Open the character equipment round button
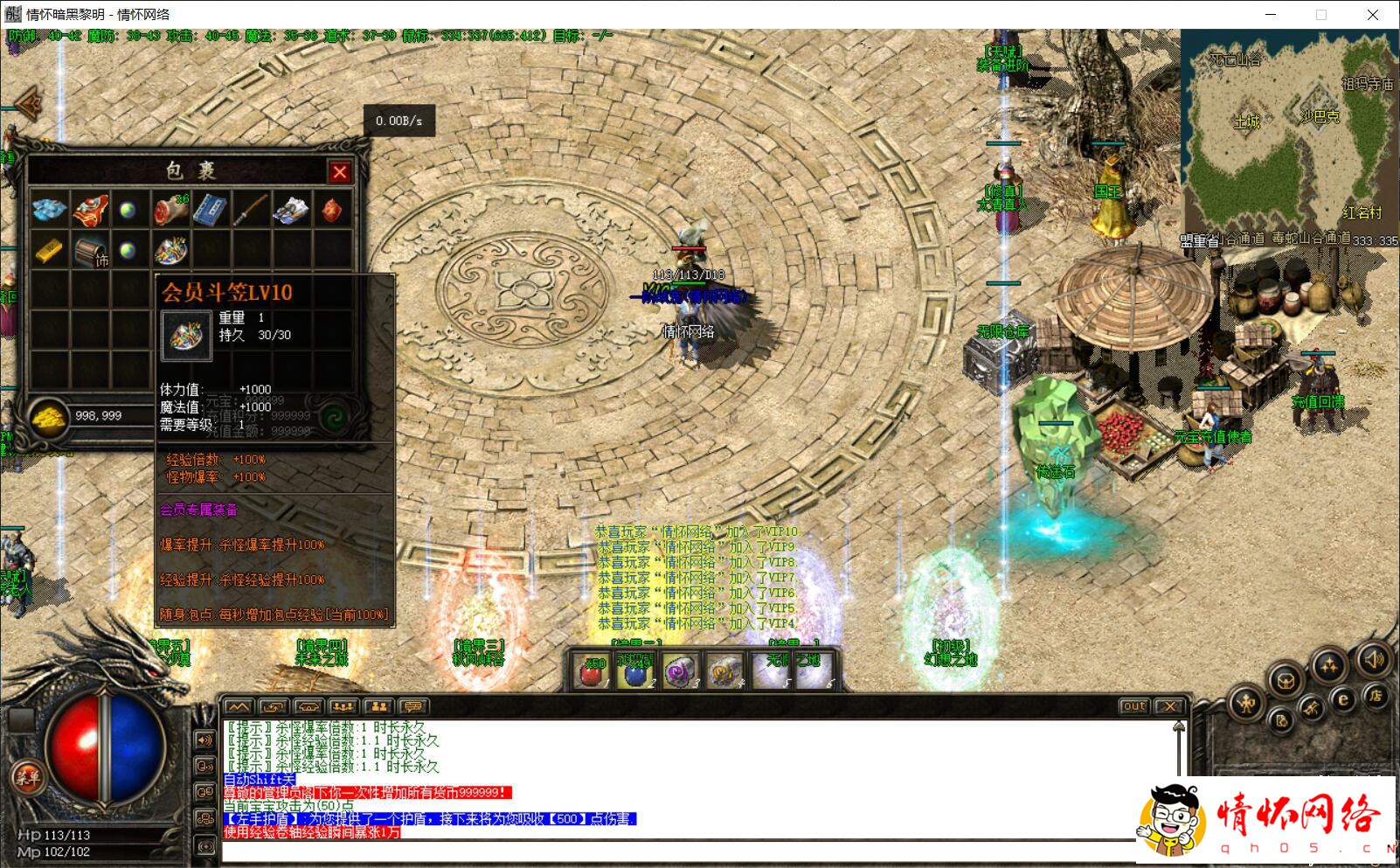 [1246, 703]
